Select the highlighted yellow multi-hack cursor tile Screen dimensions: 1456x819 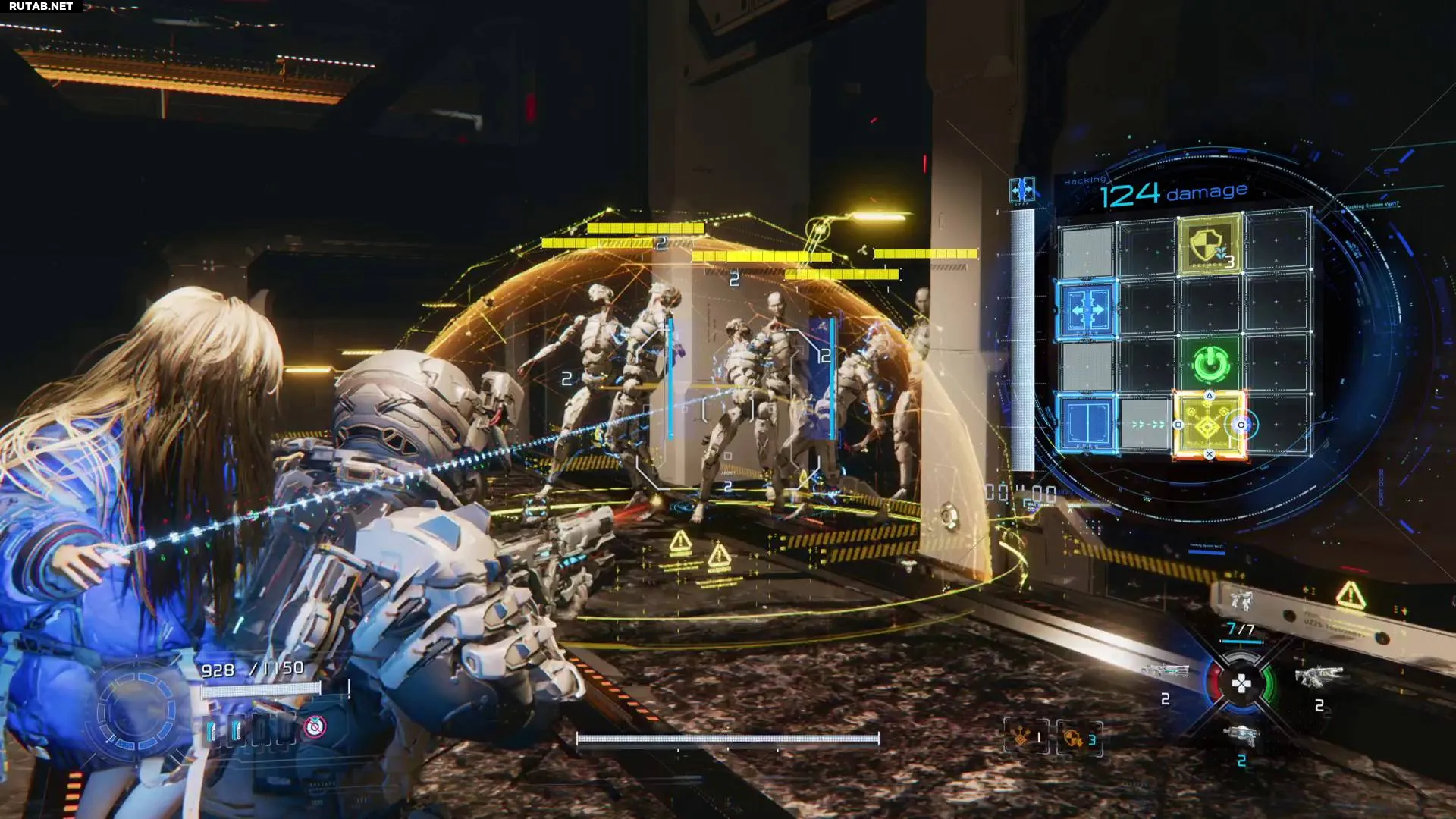pos(1209,425)
